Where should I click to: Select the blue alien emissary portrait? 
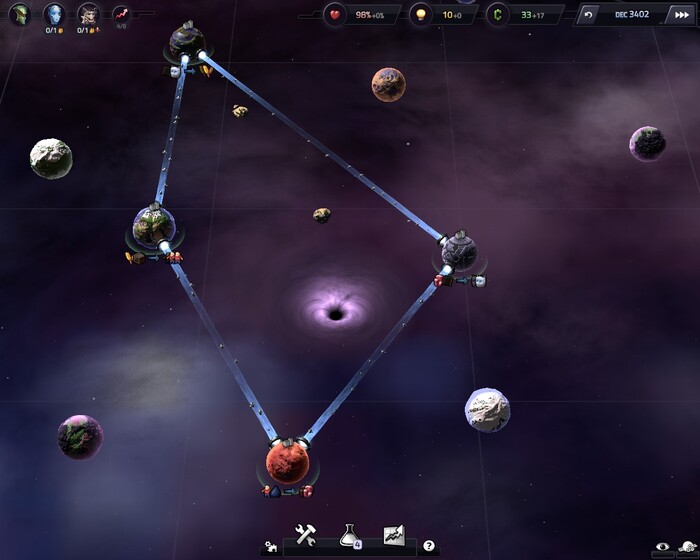point(53,14)
